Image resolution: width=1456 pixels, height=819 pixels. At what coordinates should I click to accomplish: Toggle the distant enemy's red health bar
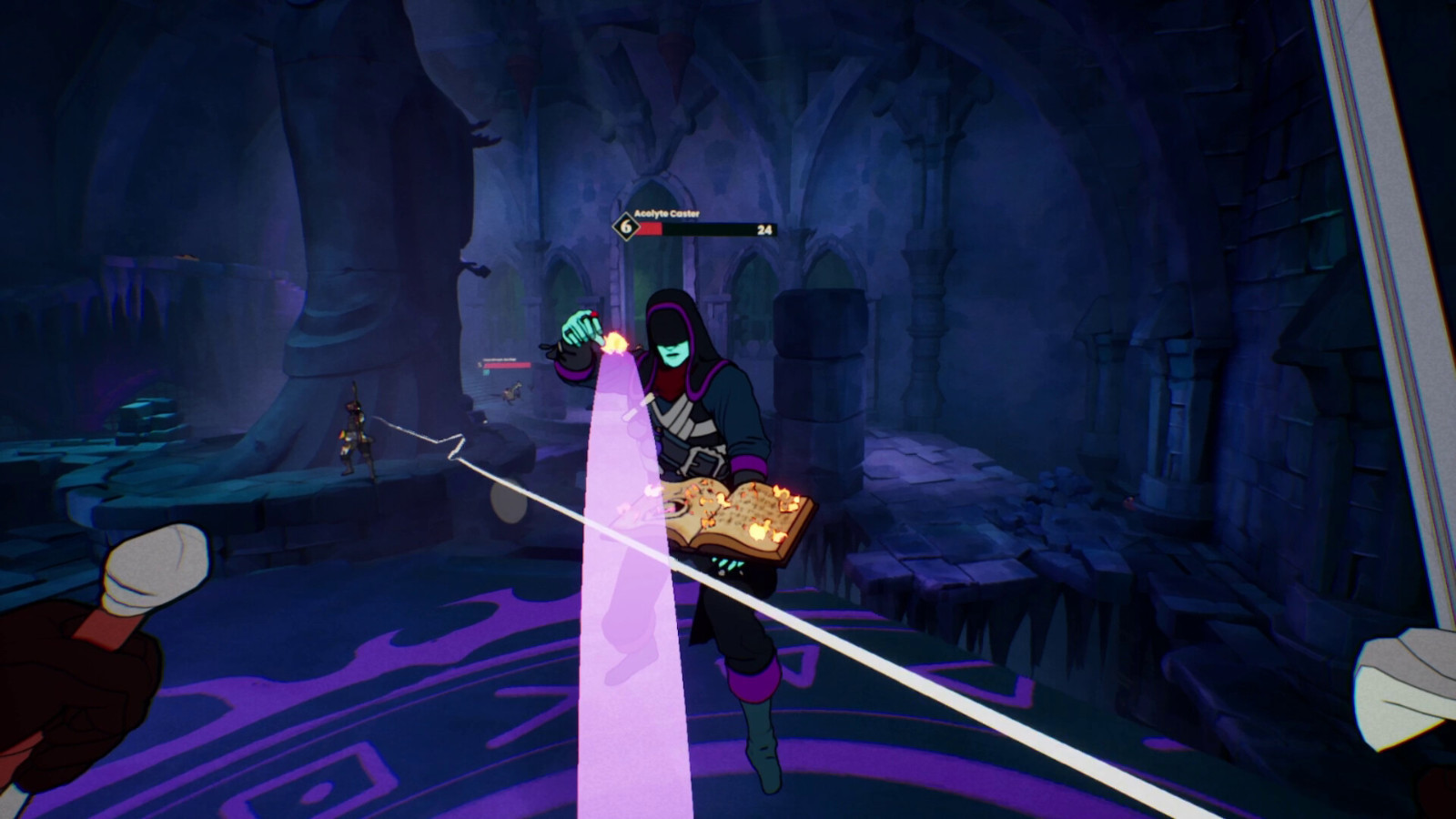[507, 366]
